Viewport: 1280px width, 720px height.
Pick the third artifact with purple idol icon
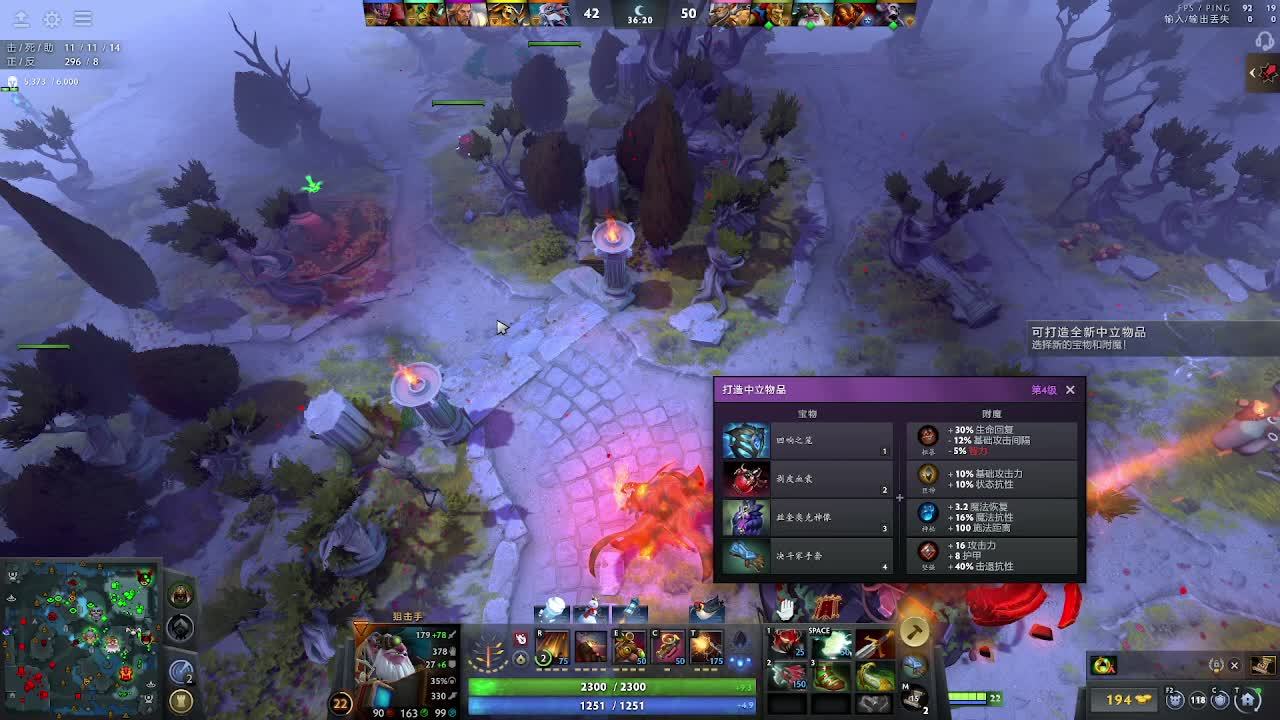click(807, 517)
